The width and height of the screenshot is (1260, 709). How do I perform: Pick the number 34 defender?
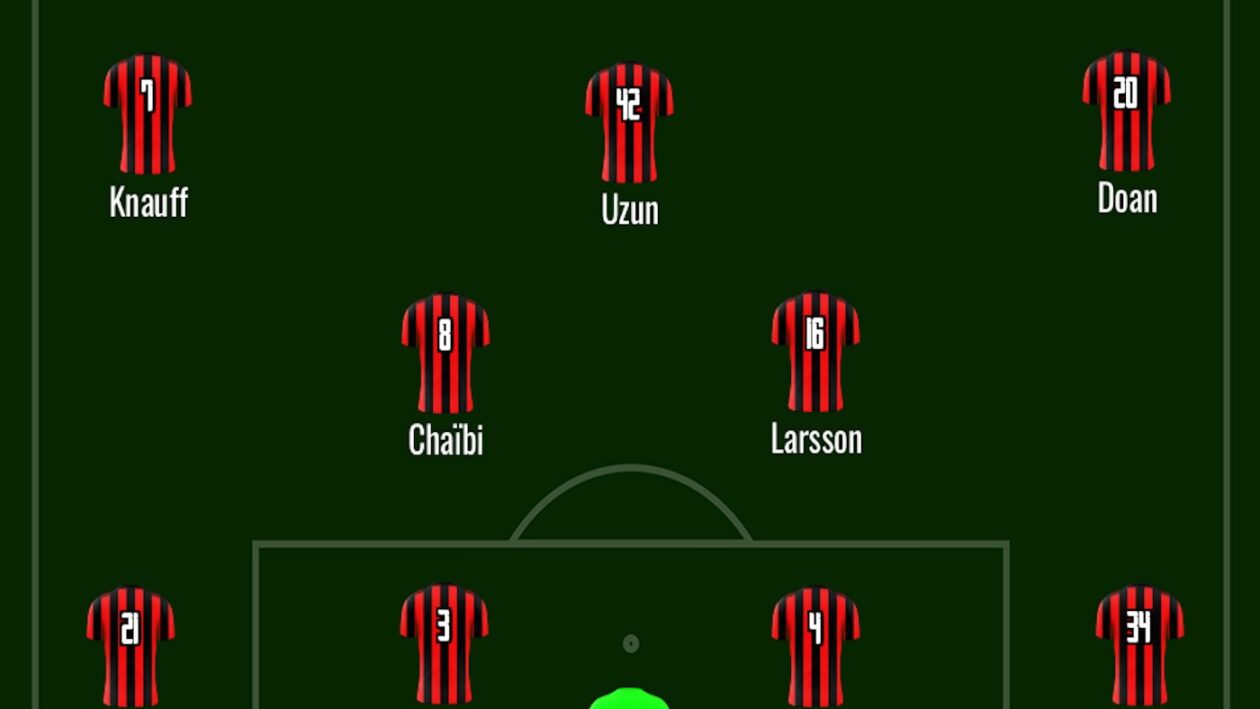(x=1139, y=645)
